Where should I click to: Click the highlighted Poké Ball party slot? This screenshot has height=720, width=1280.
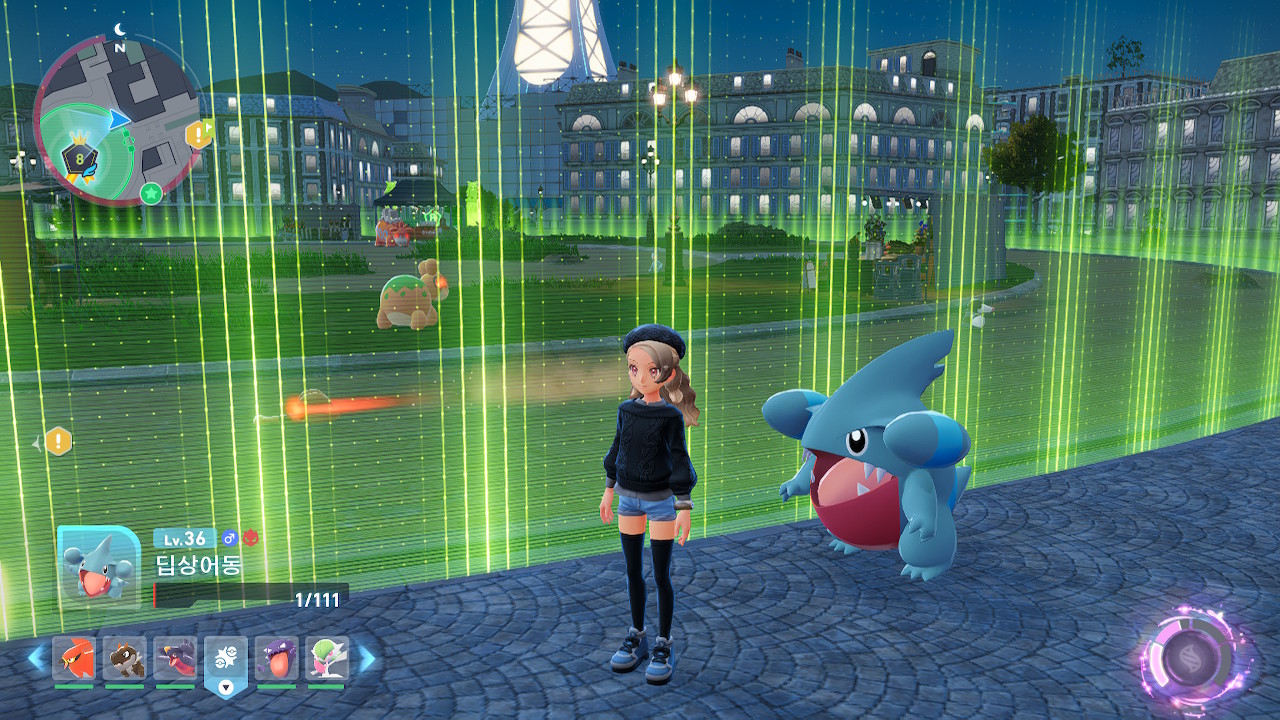pos(226,659)
